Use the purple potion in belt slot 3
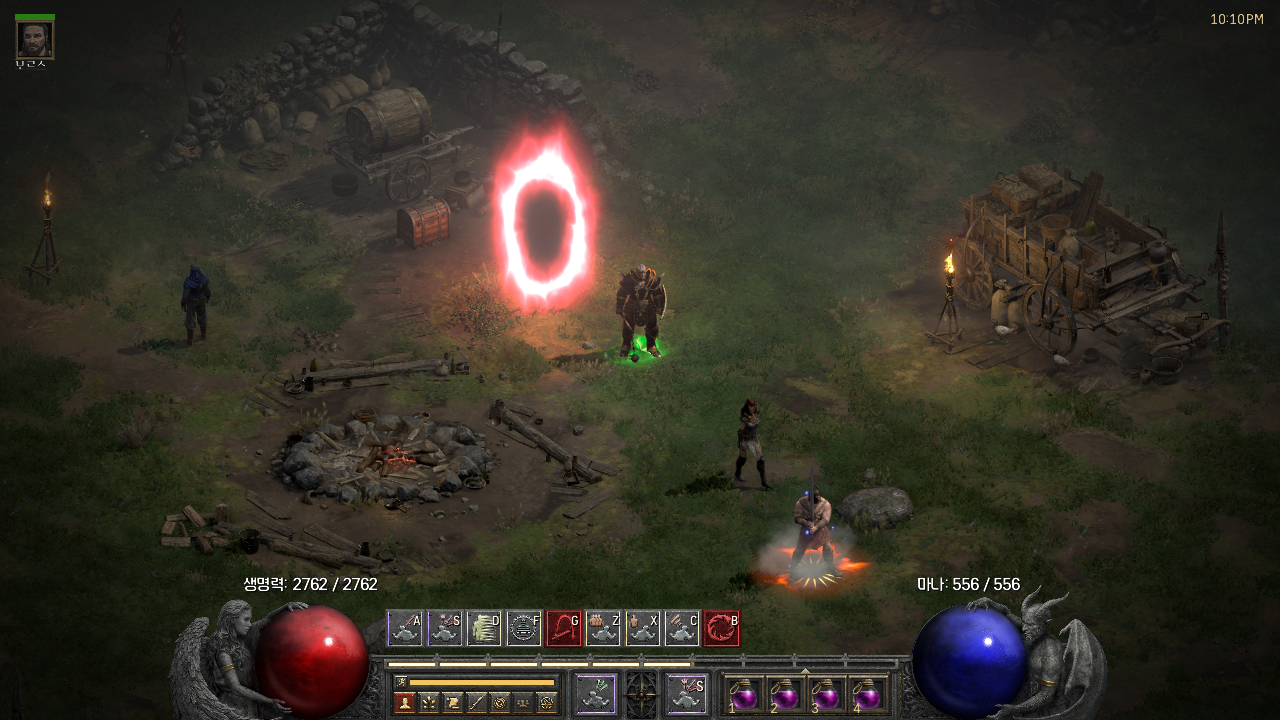The image size is (1280, 720). [x=826, y=694]
